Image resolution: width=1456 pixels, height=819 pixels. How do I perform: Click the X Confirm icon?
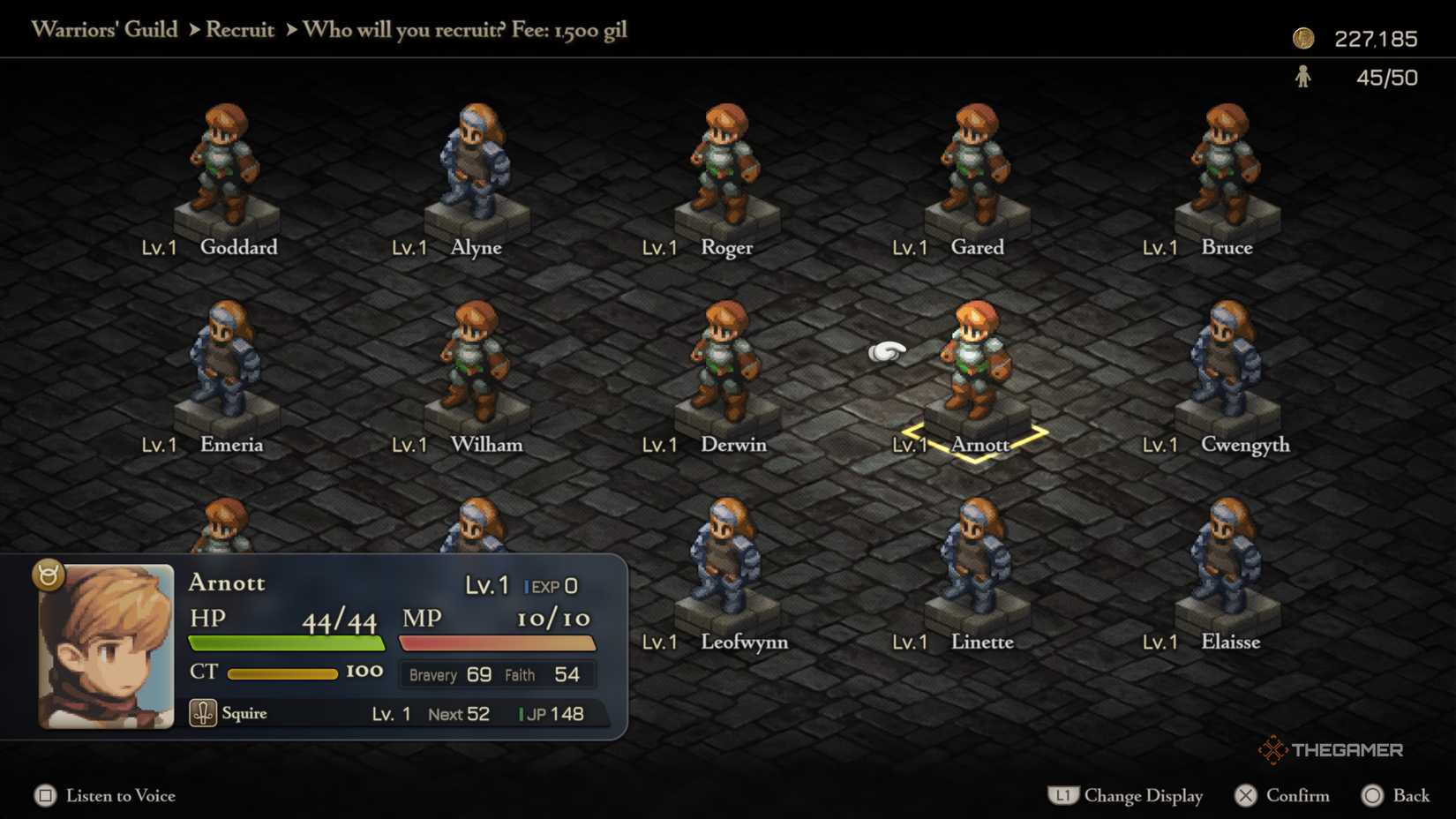pyautogui.click(x=1246, y=795)
